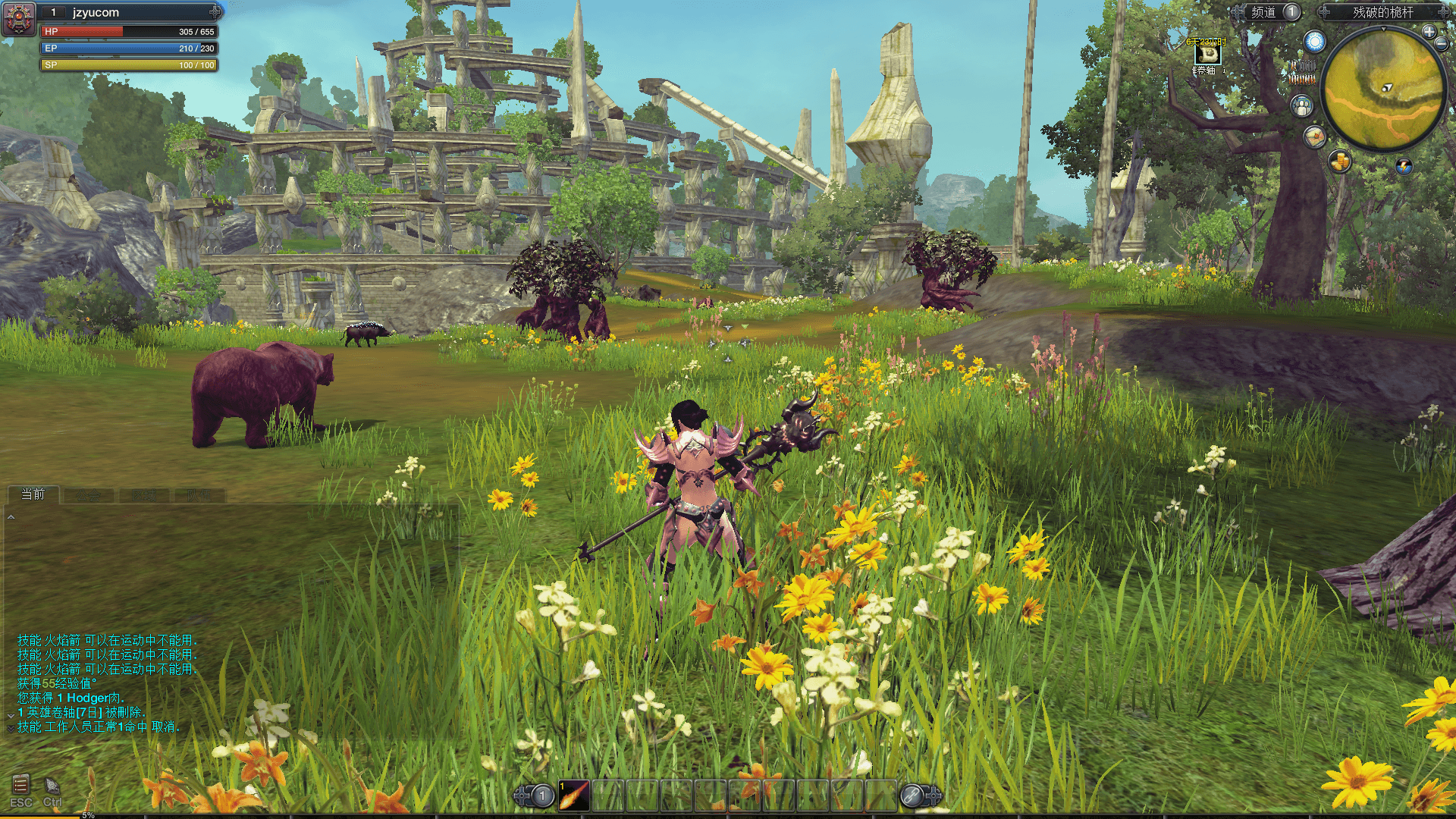Screen dimensions: 1456x819
Task: Zoom in the minimap with the plus button
Action: (1429, 31)
